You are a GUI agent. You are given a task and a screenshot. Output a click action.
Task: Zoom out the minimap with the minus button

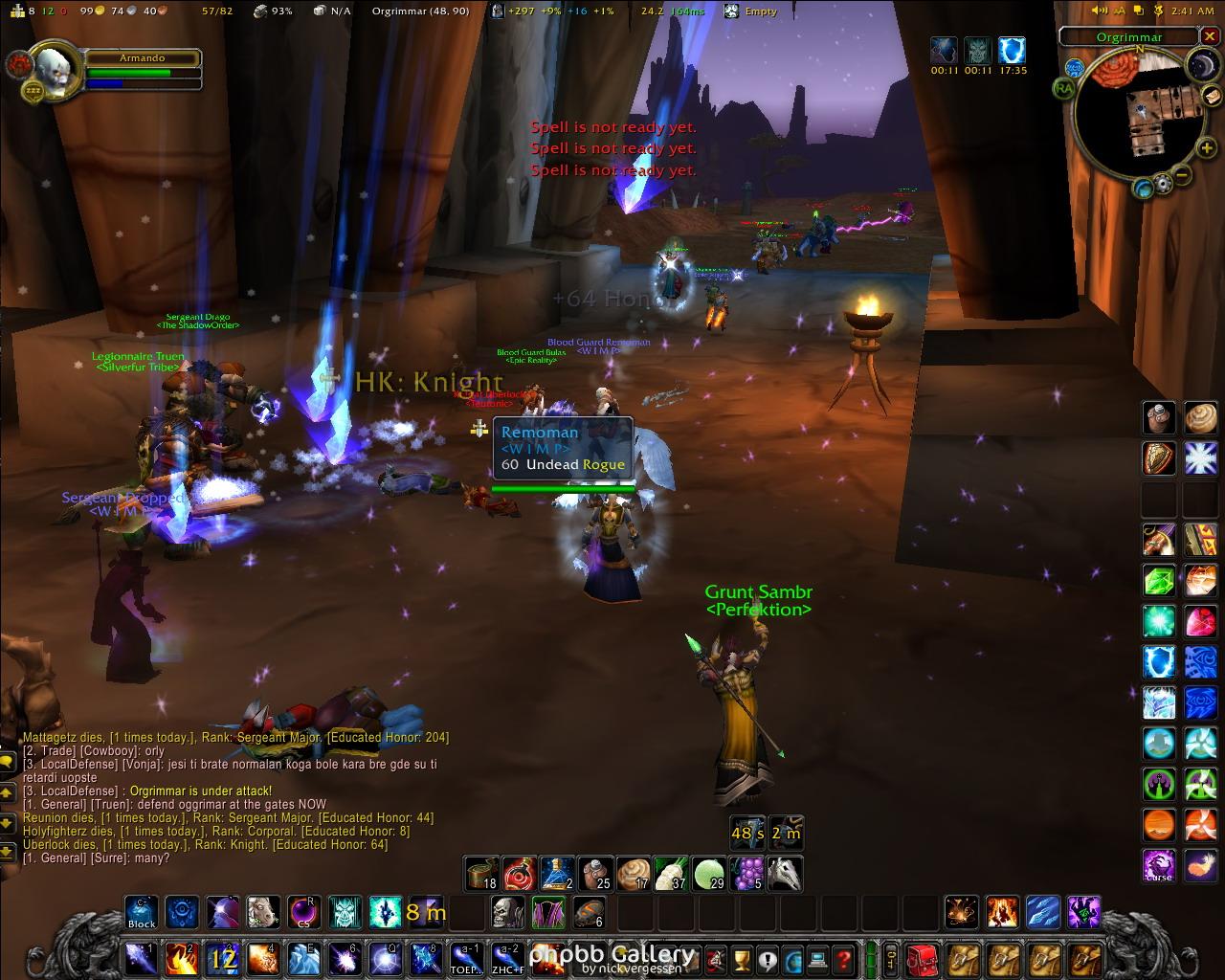1183,175
